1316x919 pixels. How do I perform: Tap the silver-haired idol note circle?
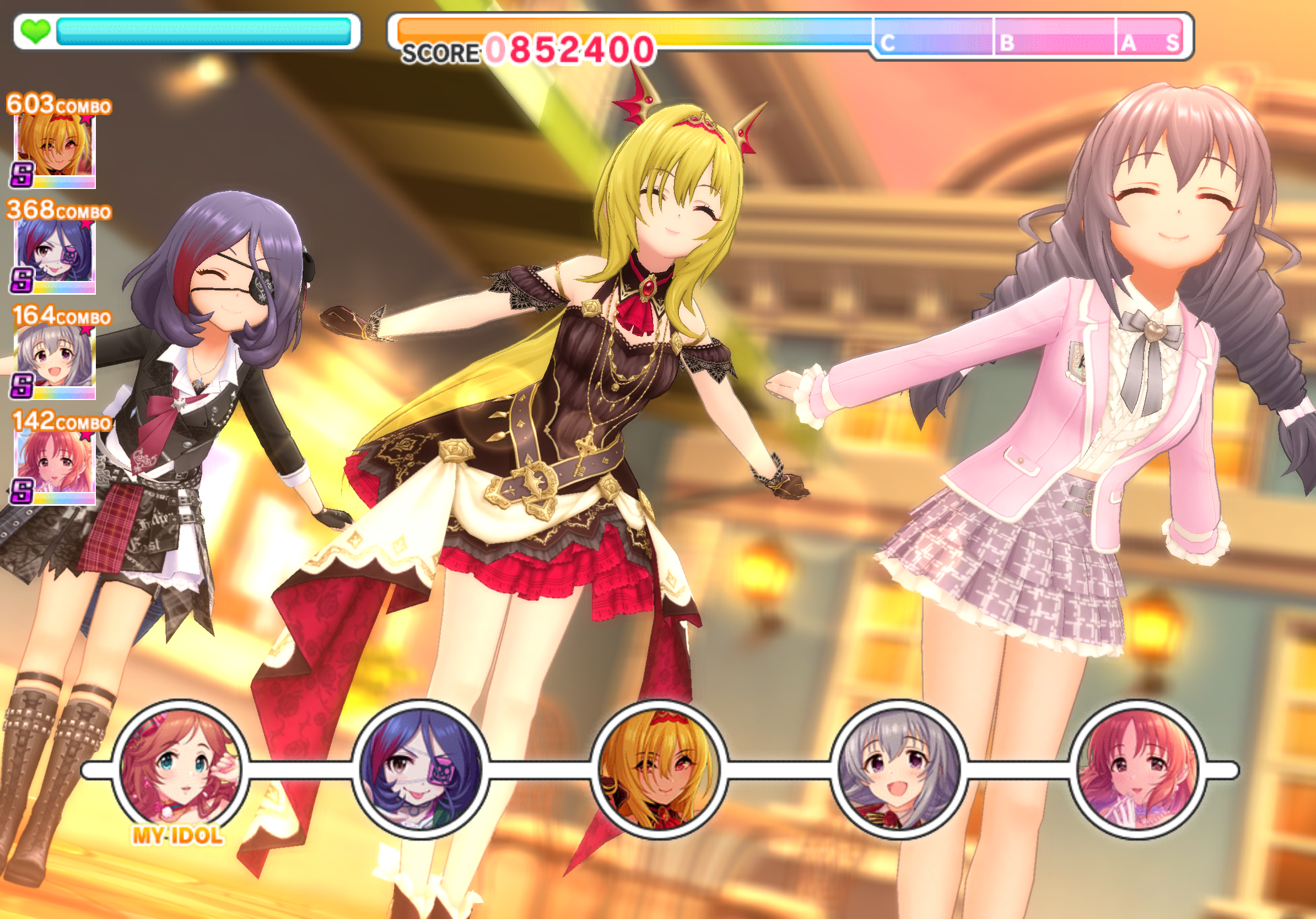898,770
